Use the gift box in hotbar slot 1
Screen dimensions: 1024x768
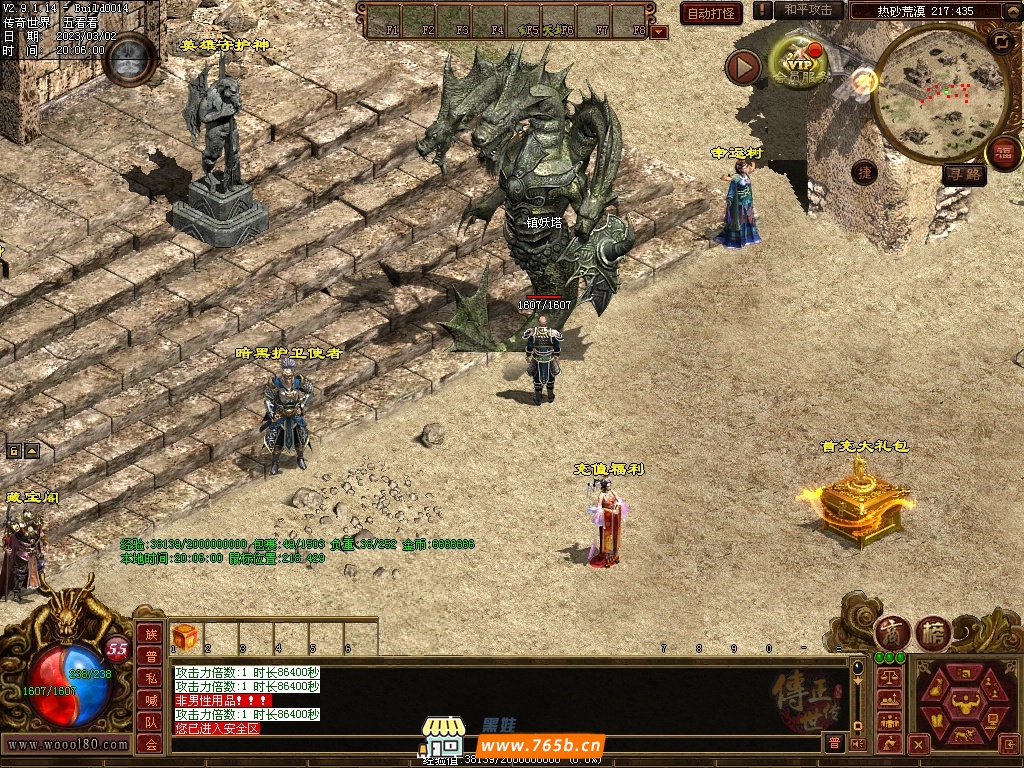tap(185, 637)
